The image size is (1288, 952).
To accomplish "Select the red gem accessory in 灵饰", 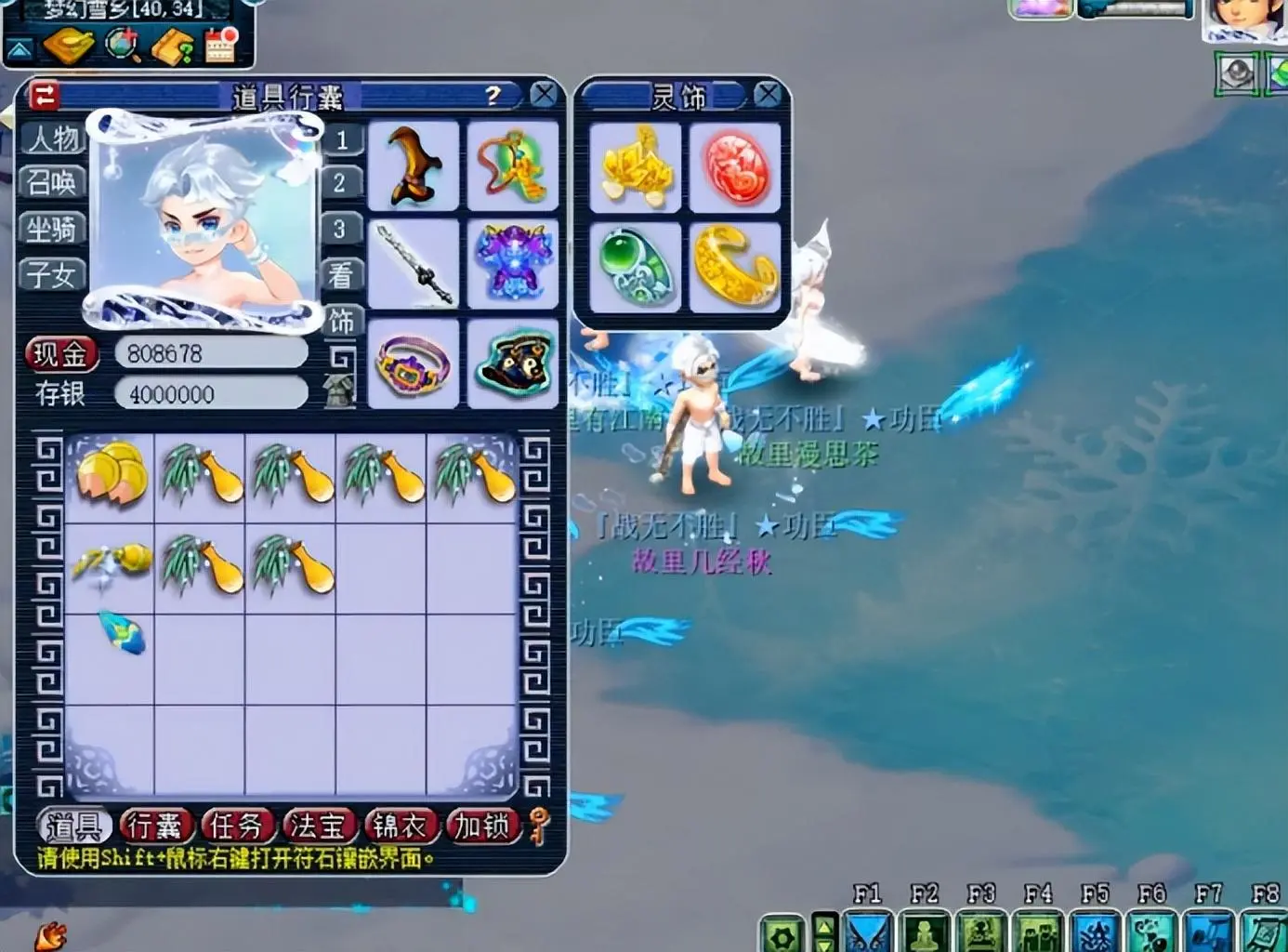I will pyautogui.click(x=736, y=169).
